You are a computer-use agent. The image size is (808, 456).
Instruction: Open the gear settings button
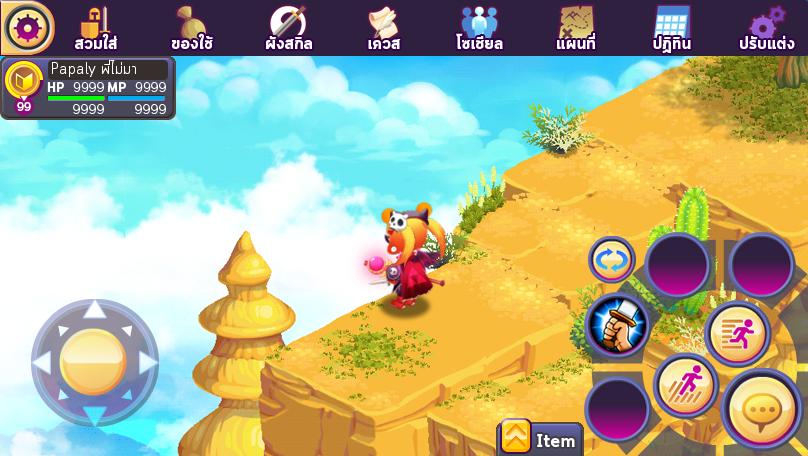click(x=27, y=27)
